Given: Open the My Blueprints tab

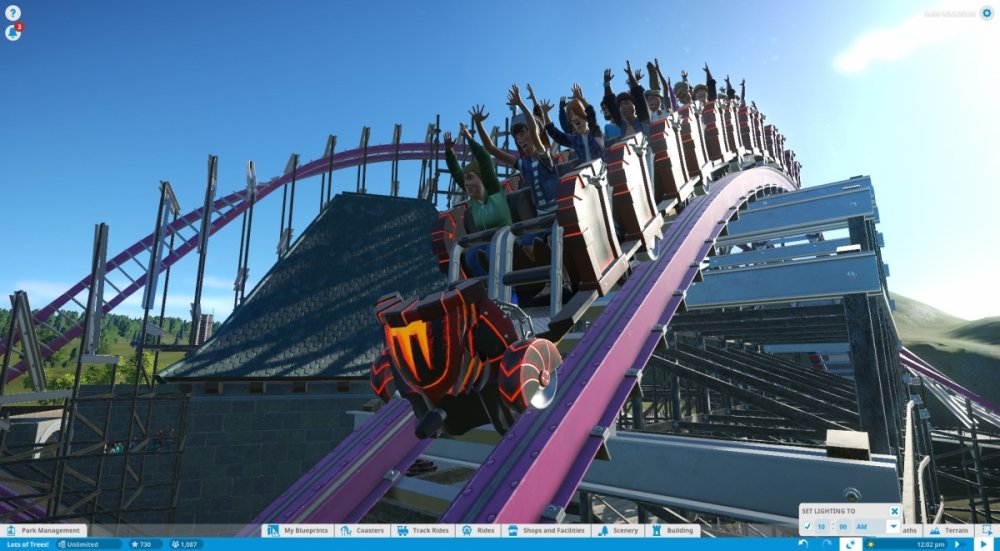Looking at the screenshot, I should point(303,531).
